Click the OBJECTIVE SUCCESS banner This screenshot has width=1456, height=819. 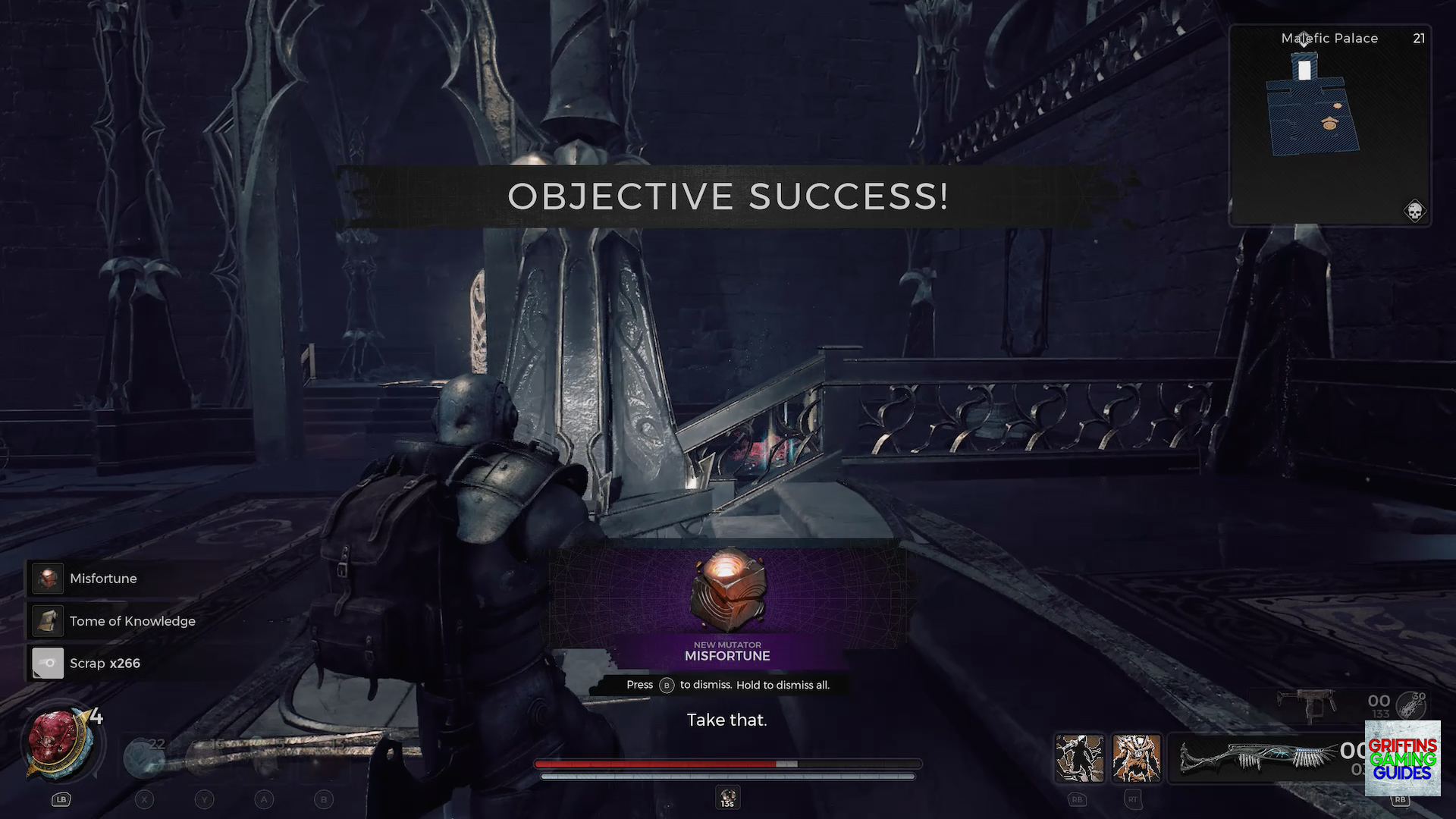tap(728, 196)
